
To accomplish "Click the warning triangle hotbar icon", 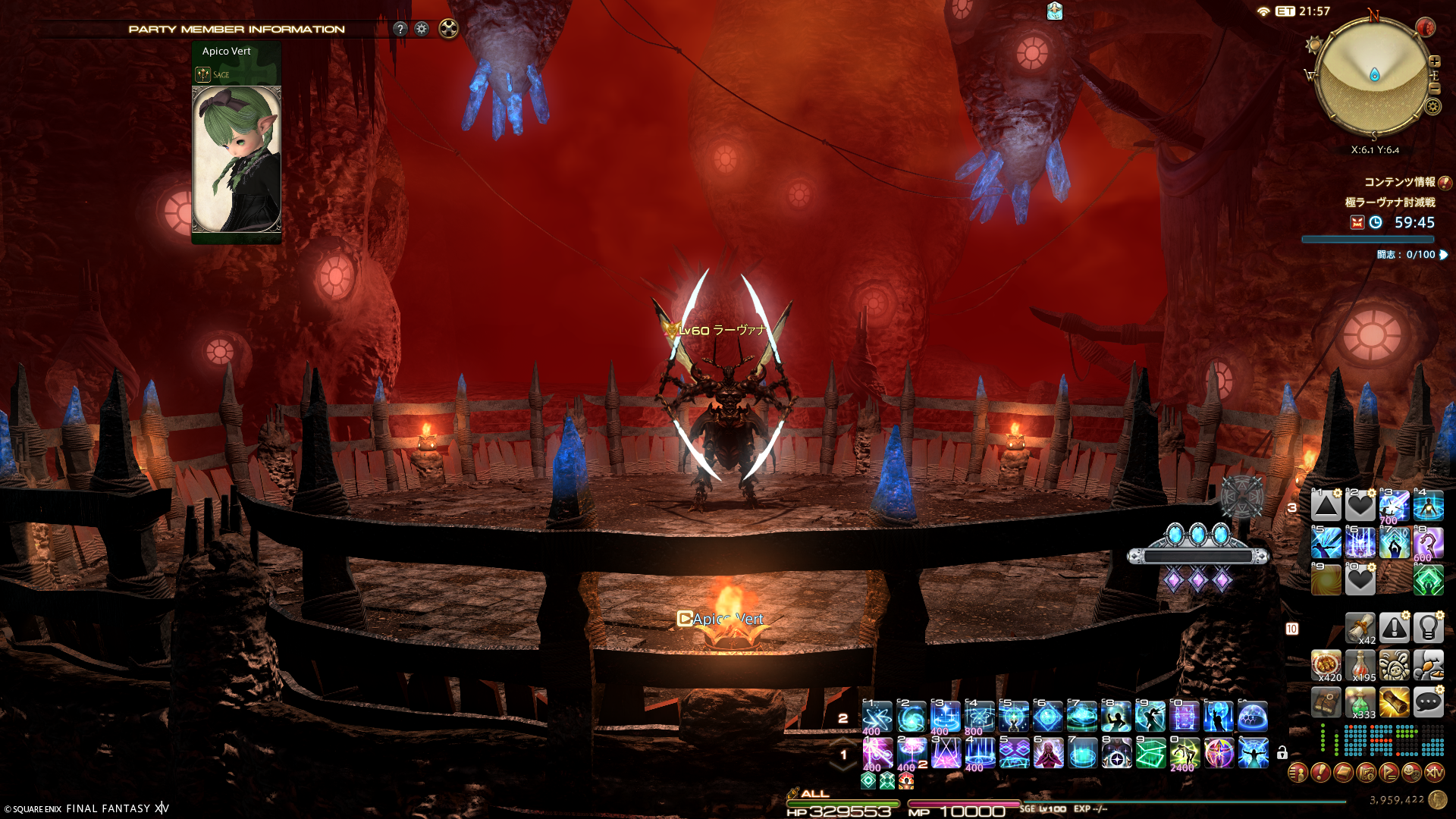I will point(1395,628).
